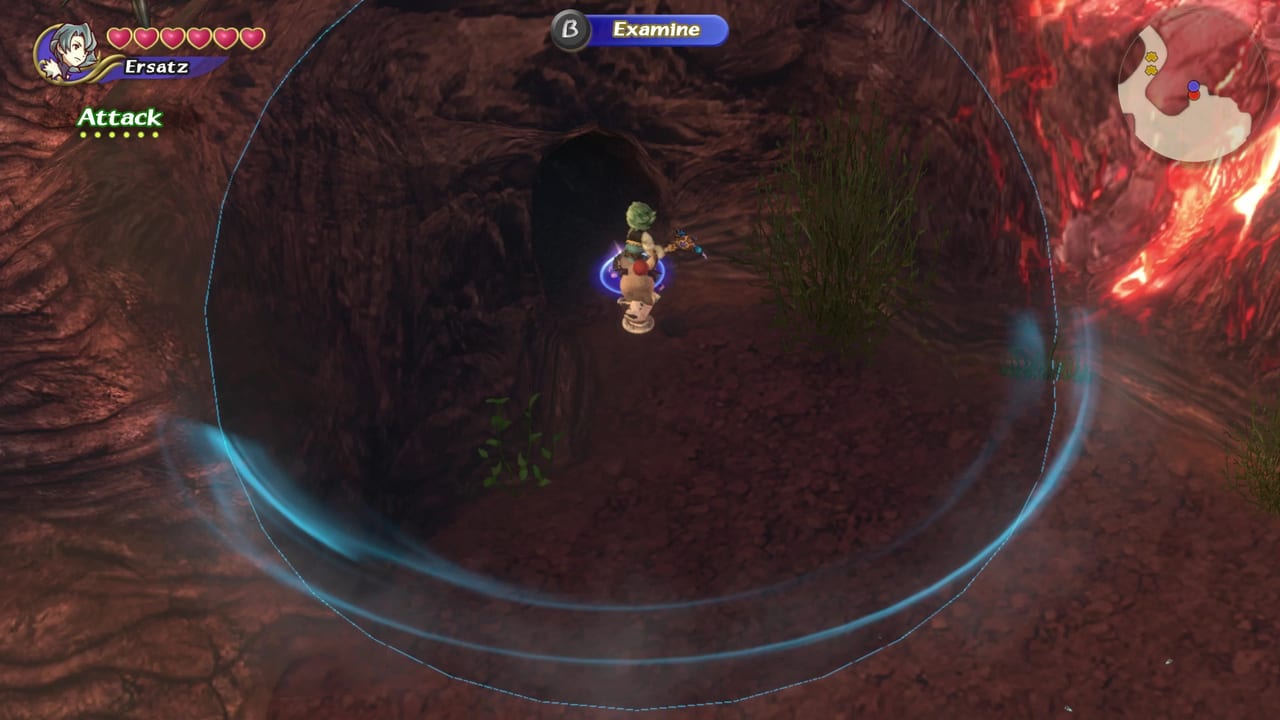The height and width of the screenshot is (720, 1280).
Task: Click the blue player dot on the minimap
Action: click(1193, 85)
